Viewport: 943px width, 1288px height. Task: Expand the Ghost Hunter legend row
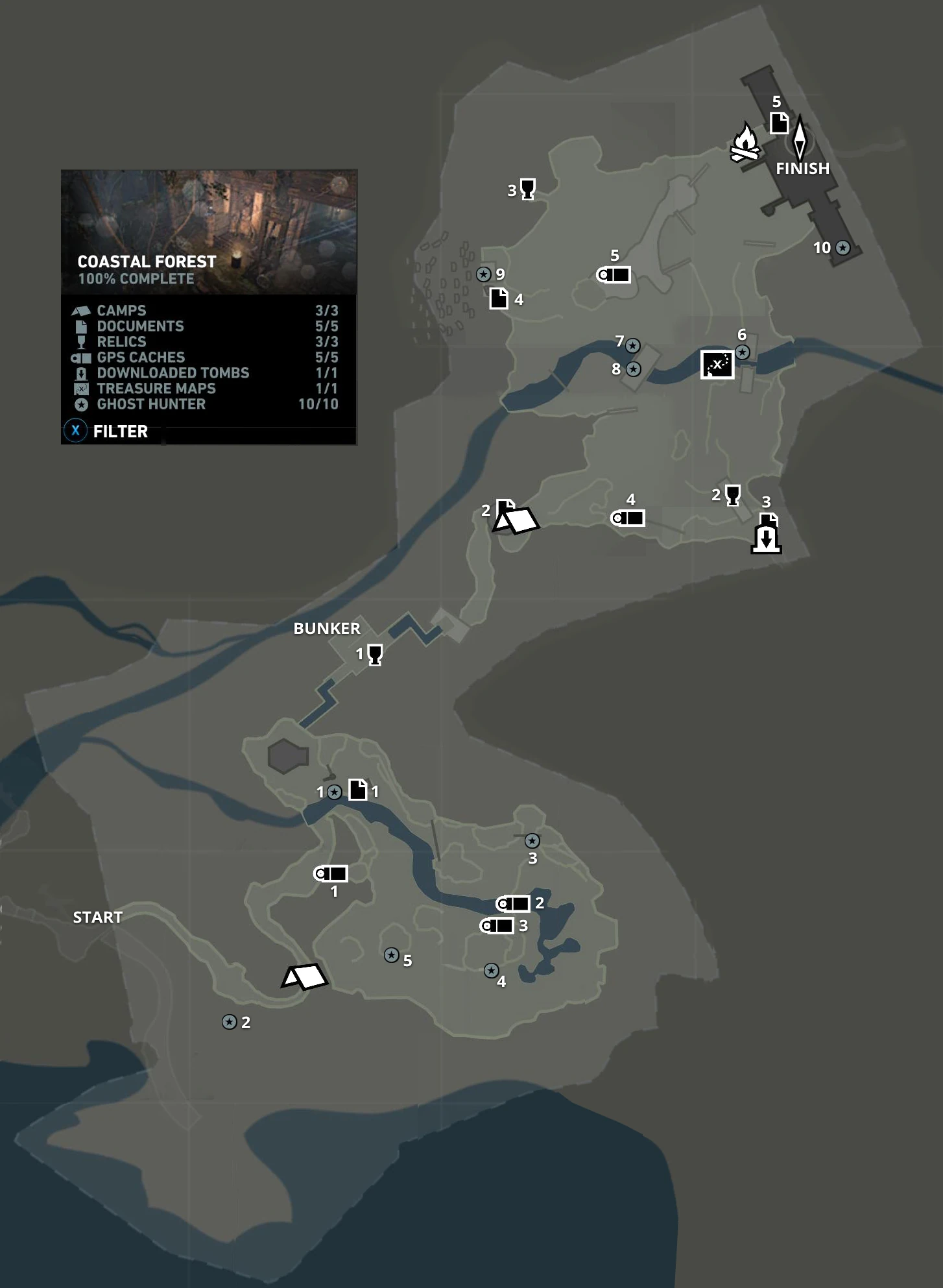(x=150, y=405)
